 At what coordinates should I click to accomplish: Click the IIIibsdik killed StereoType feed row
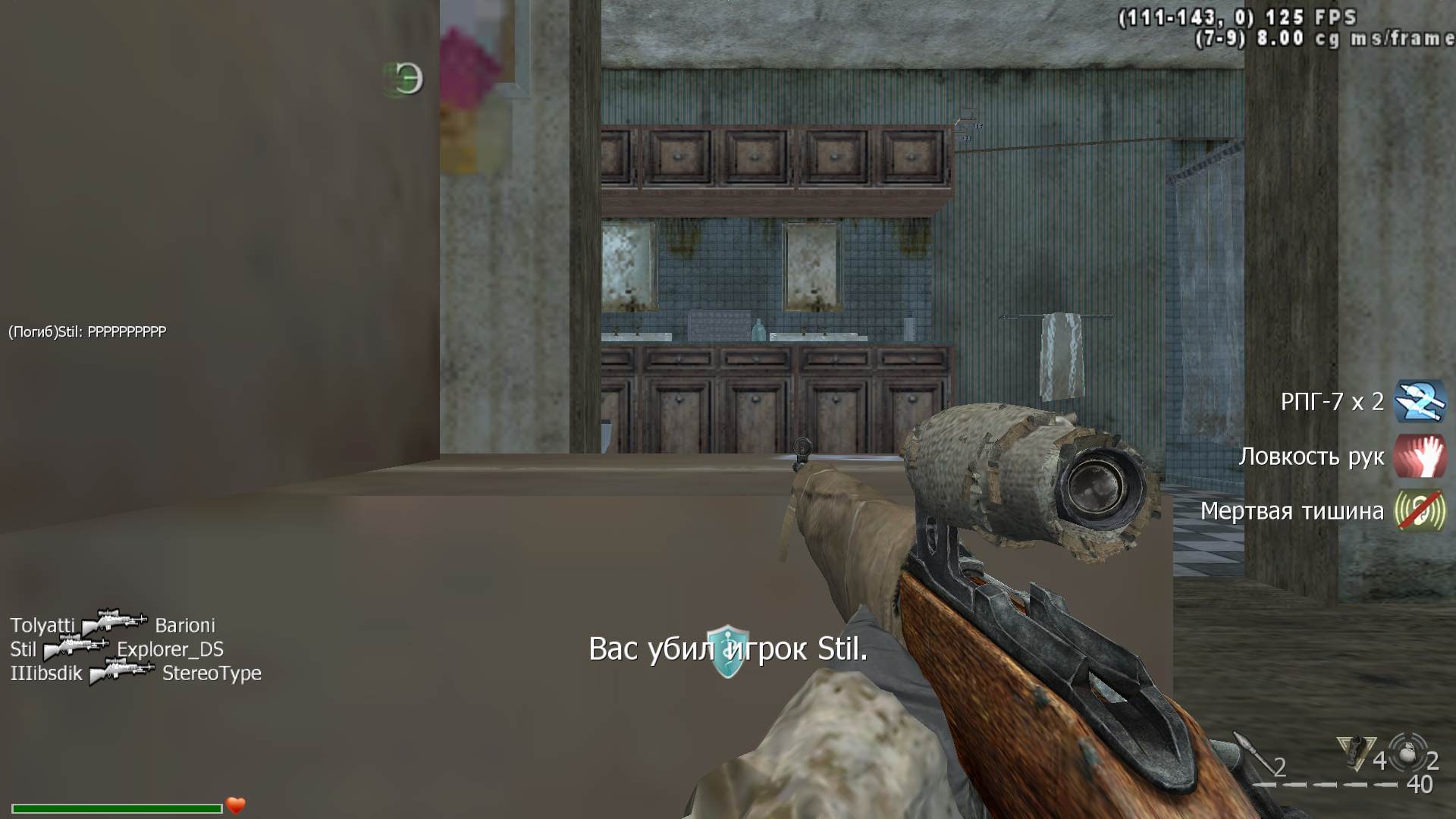135,673
